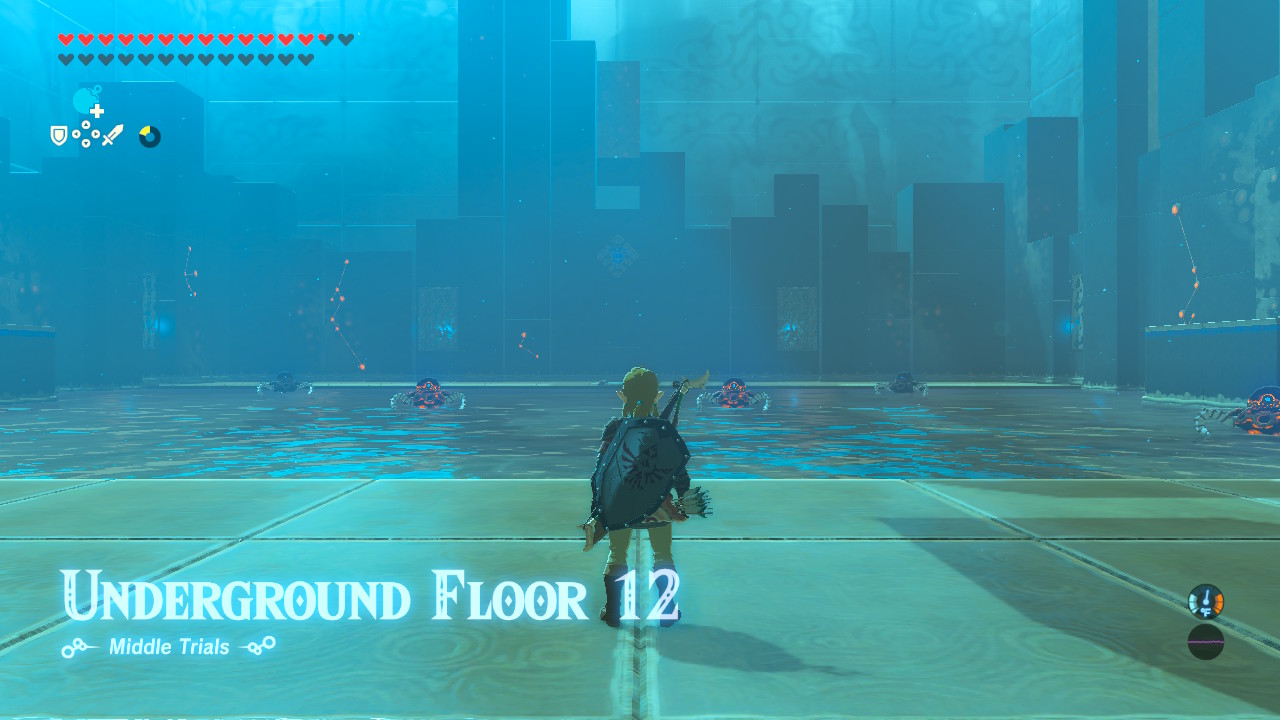Click the sword icon in the HUD
Image resolution: width=1280 pixels, height=720 pixels.
pyautogui.click(x=113, y=134)
